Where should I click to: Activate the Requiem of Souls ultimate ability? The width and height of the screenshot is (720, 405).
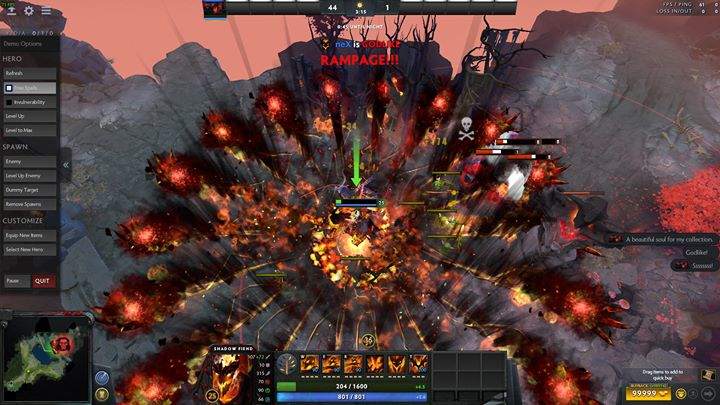pyautogui.click(x=419, y=364)
